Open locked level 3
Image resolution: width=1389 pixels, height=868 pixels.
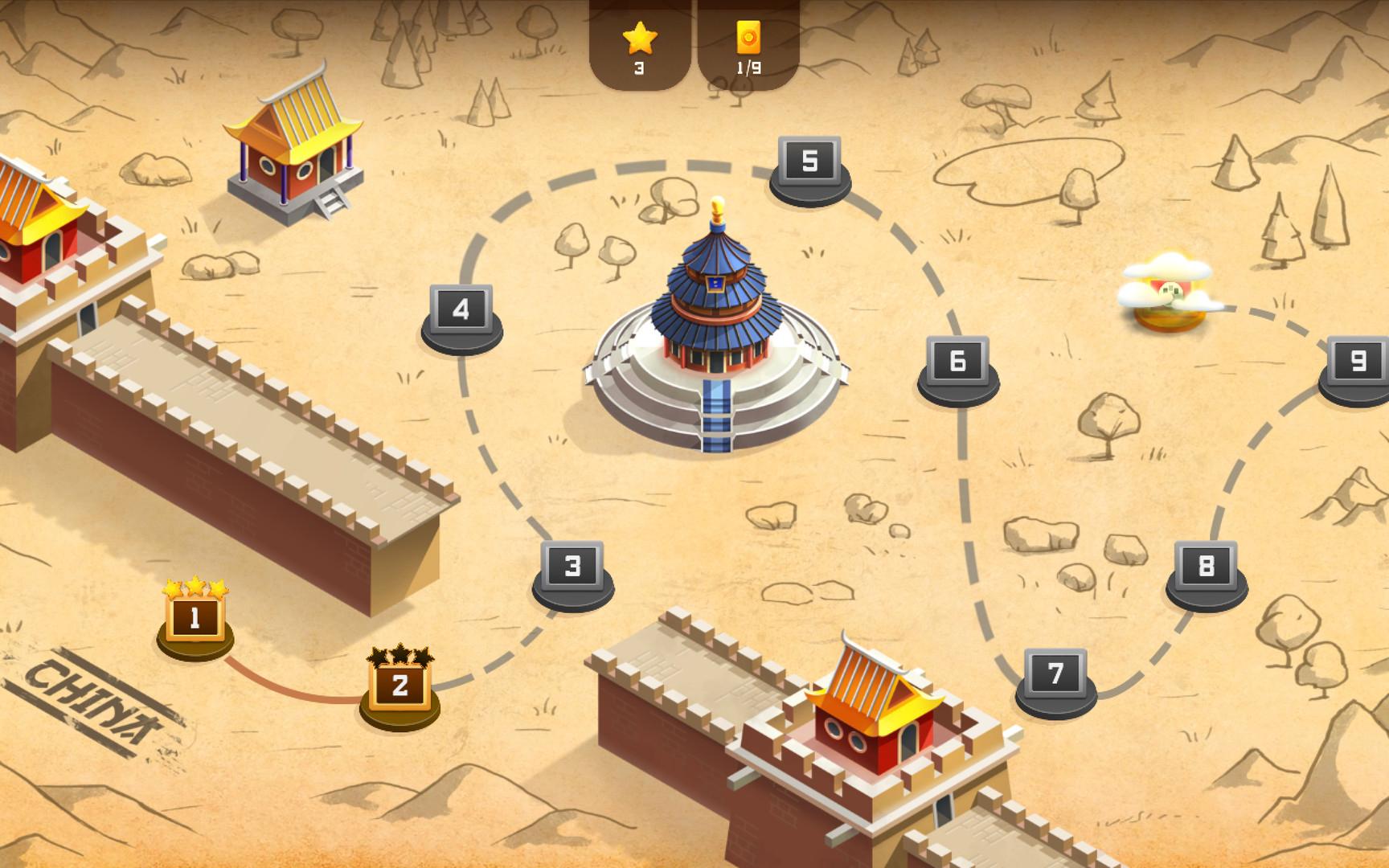pyautogui.click(x=572, y=567)
